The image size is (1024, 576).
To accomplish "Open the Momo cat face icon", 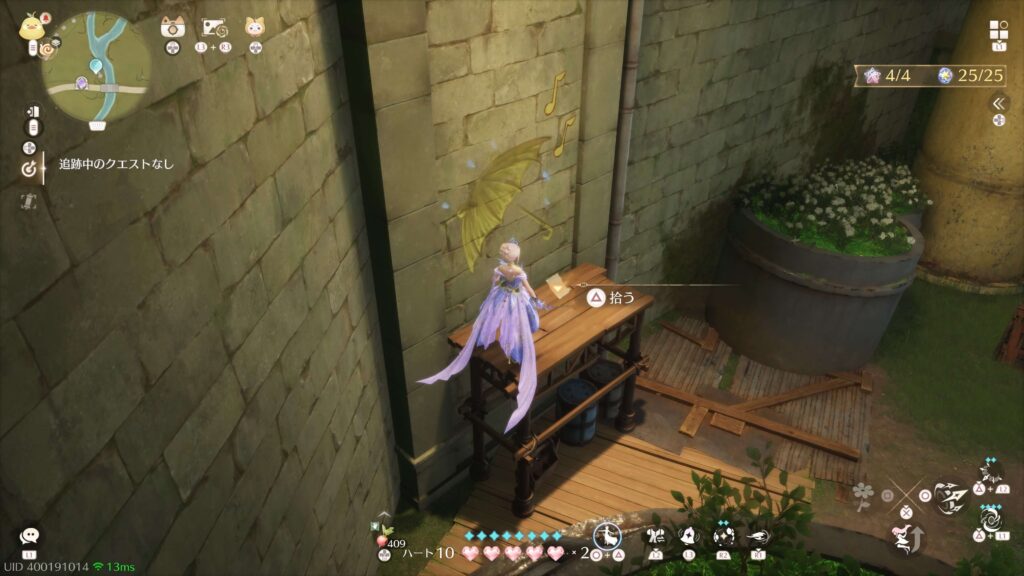I will pyautogui.click(x=255, y=27).
